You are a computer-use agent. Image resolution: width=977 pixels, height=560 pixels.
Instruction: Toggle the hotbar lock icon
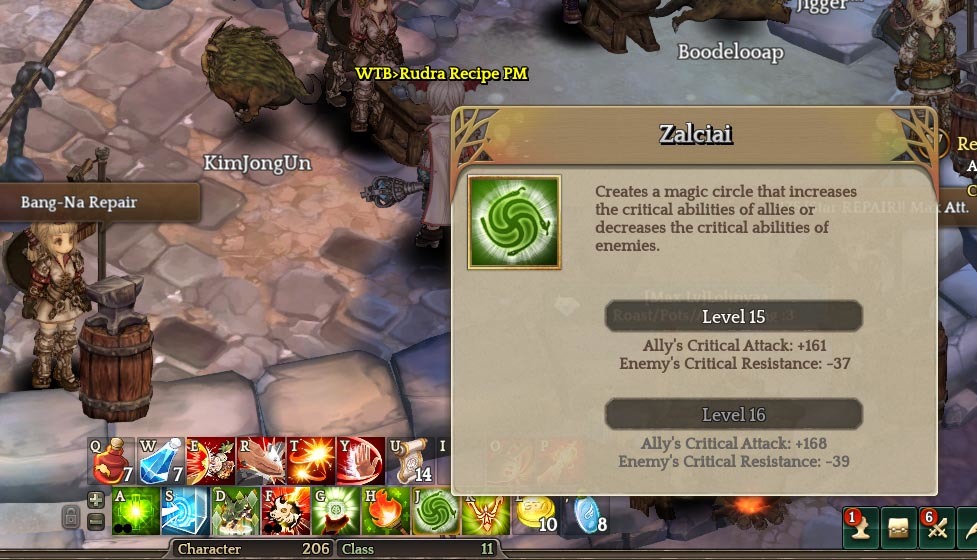point(71,517)
